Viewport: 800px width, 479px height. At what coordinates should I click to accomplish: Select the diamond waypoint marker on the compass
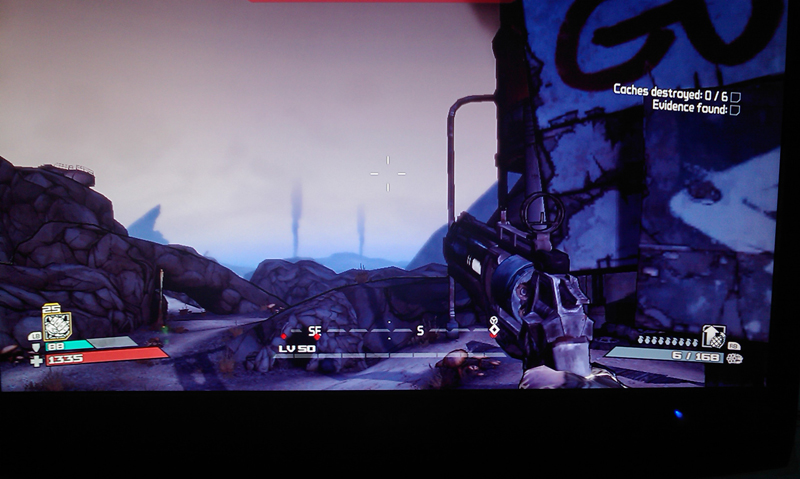pyautogui.click(x=493, y=329)
